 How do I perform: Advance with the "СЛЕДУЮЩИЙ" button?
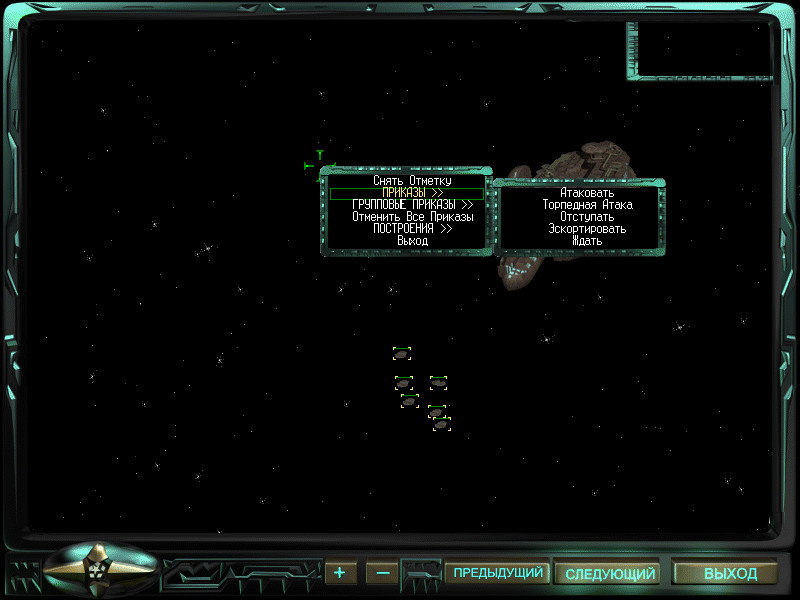point(609,574)
